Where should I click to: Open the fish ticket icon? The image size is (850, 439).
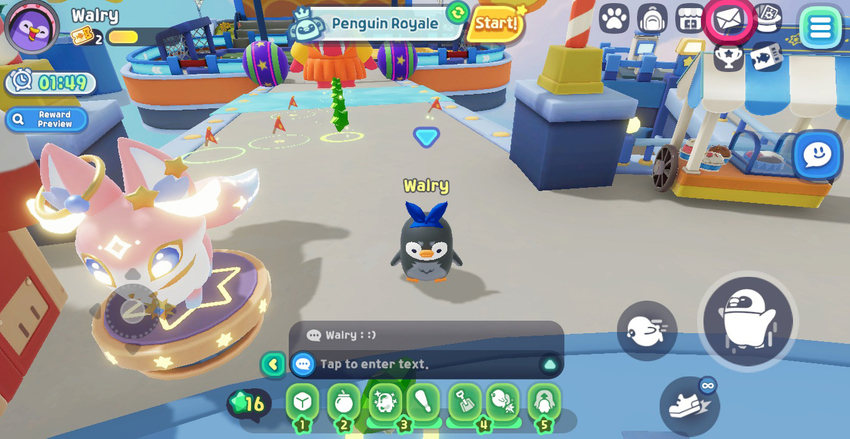[766, 57]
